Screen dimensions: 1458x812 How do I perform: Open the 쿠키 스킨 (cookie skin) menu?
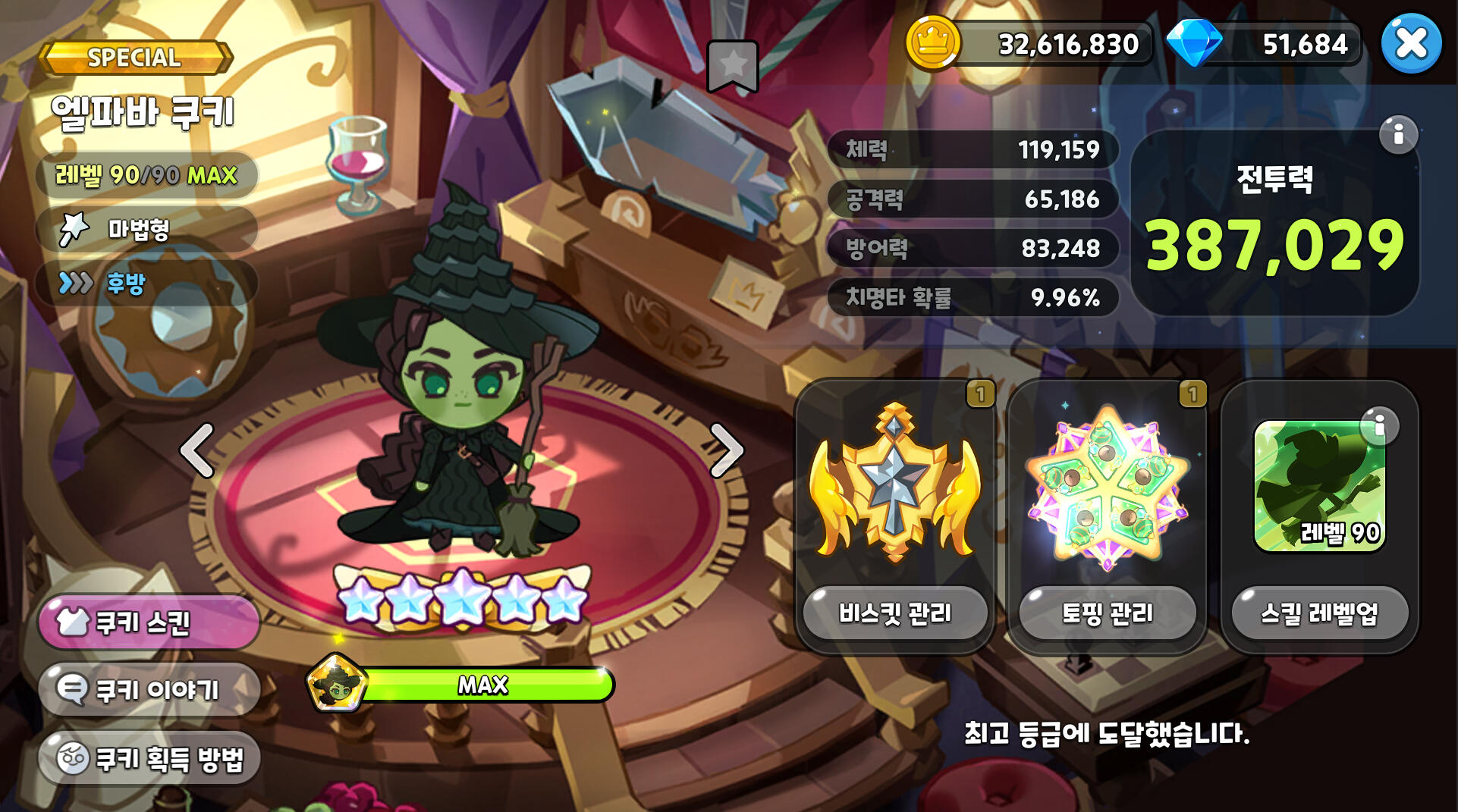(149, 622)
